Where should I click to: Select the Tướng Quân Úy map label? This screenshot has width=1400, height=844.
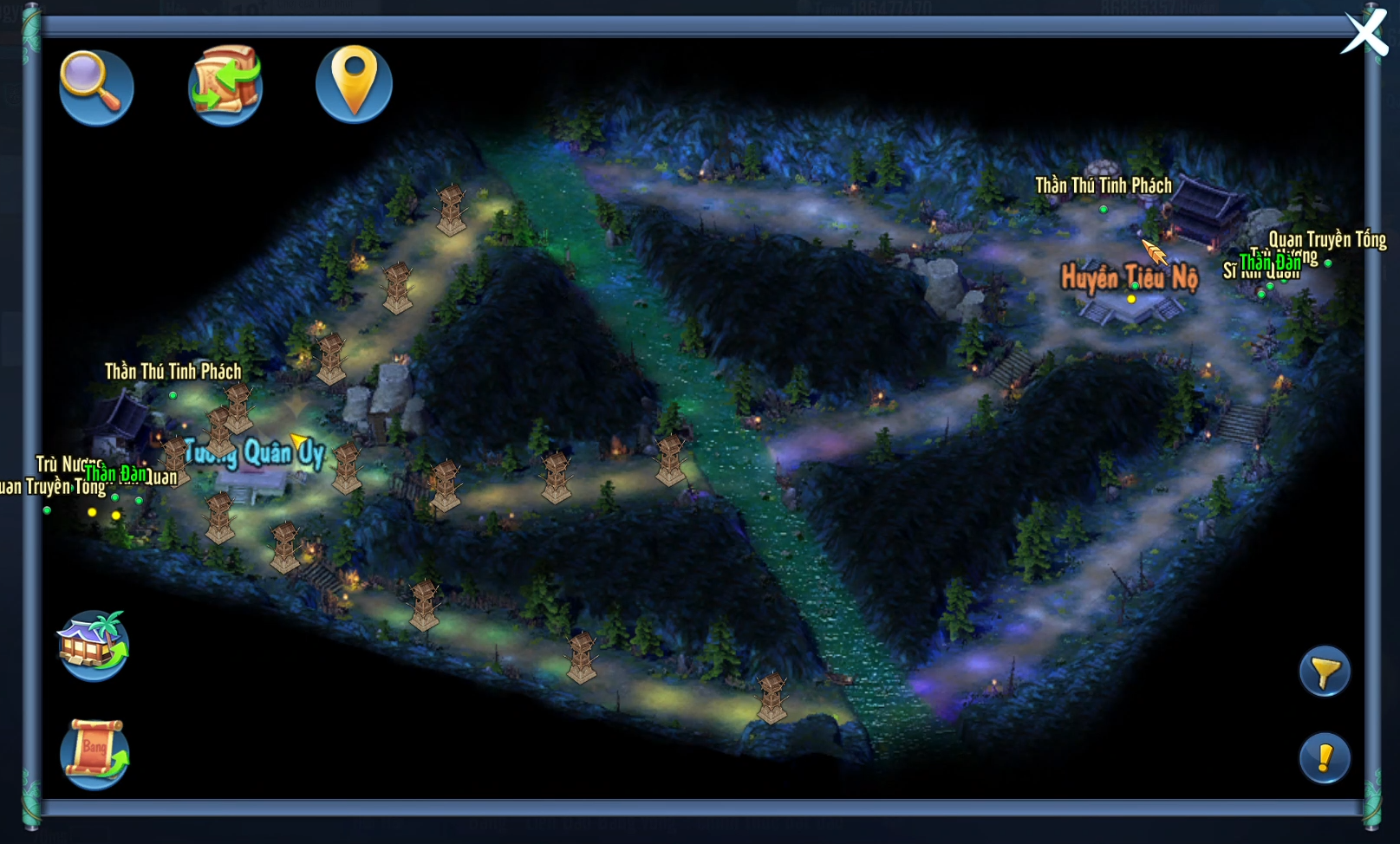coord(254,452)
